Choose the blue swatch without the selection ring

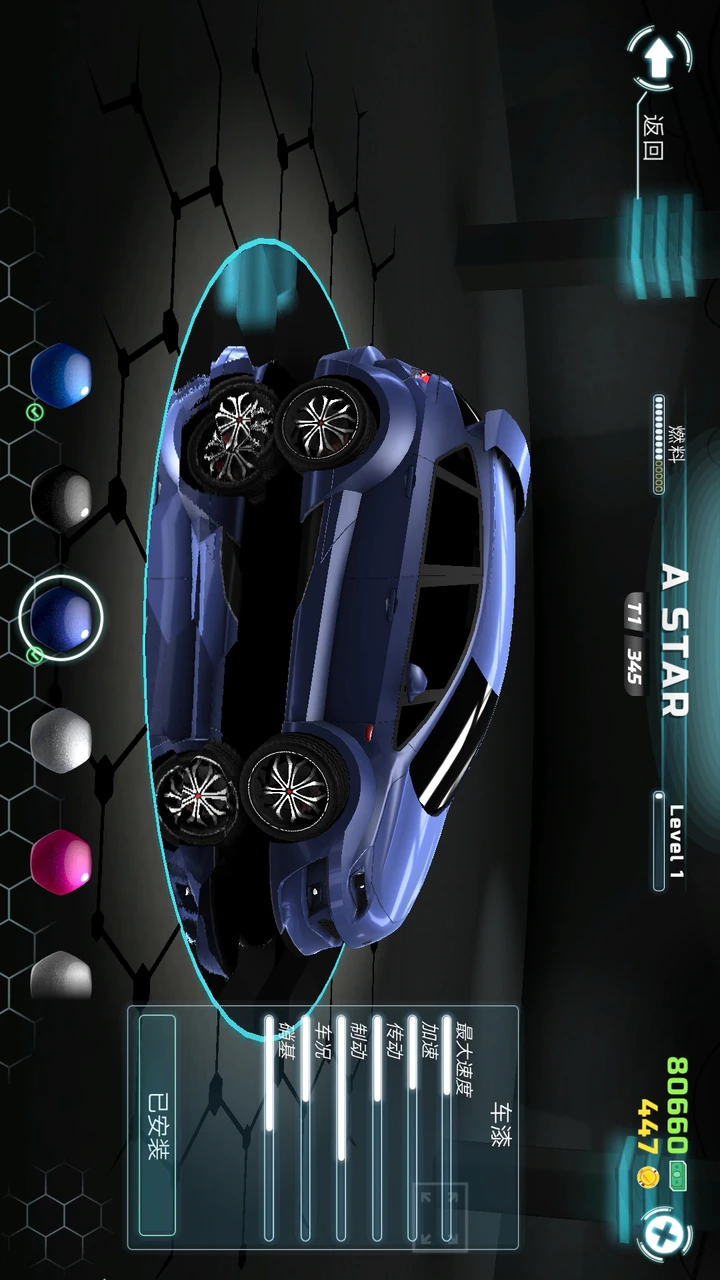pos(61,375)
